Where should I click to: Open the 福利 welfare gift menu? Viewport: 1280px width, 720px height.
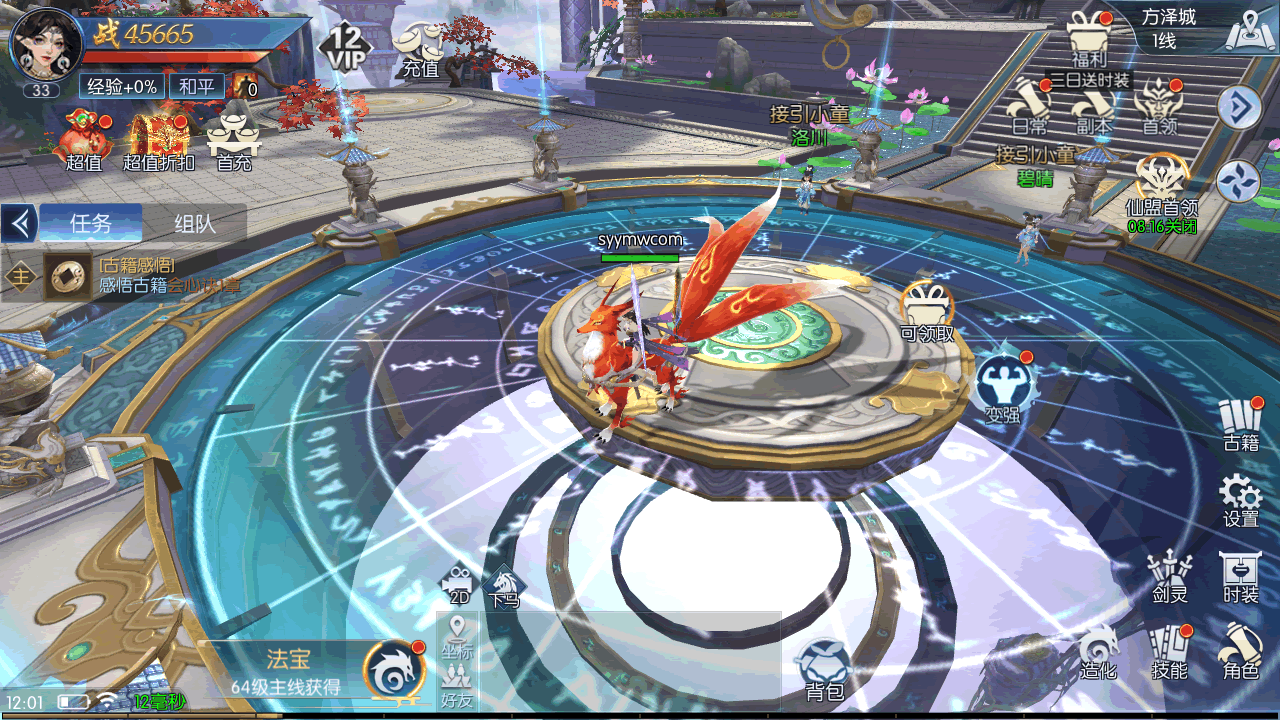click(x=1088, y=38)
